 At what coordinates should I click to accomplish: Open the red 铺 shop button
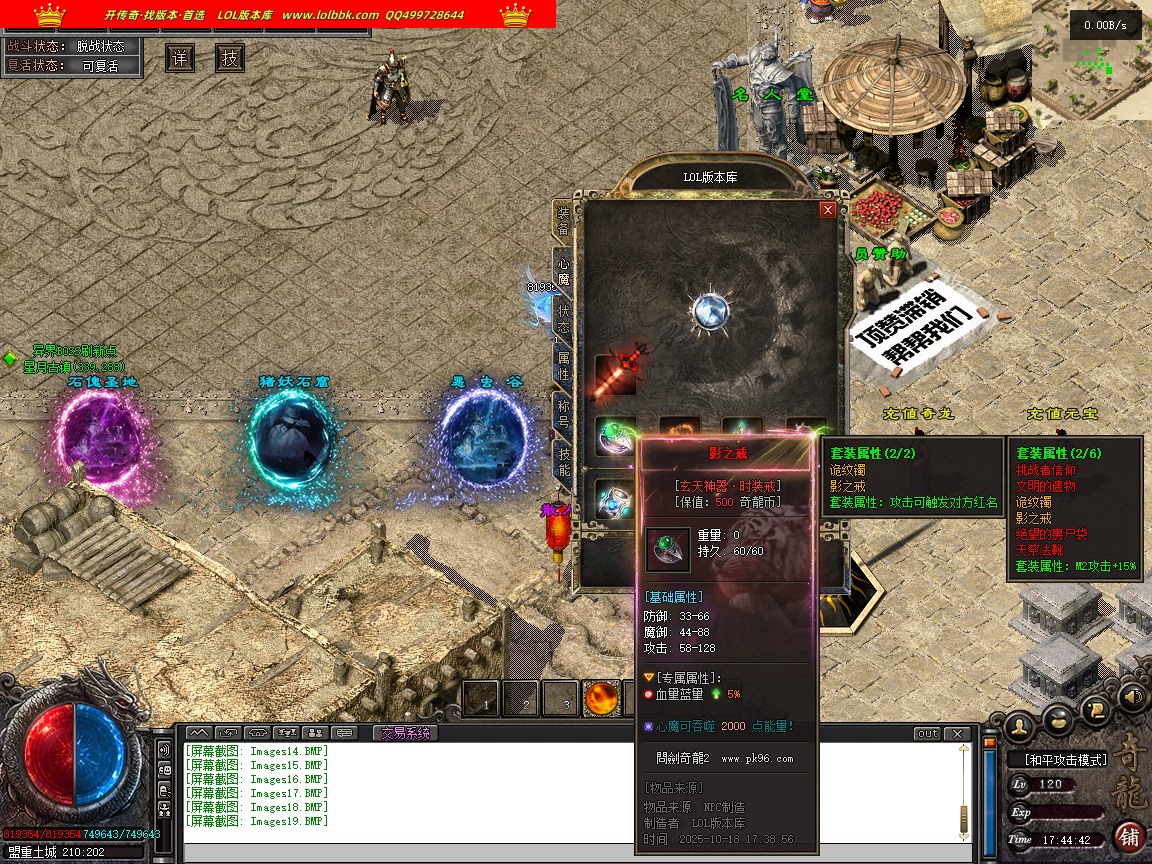[1129, 836]
